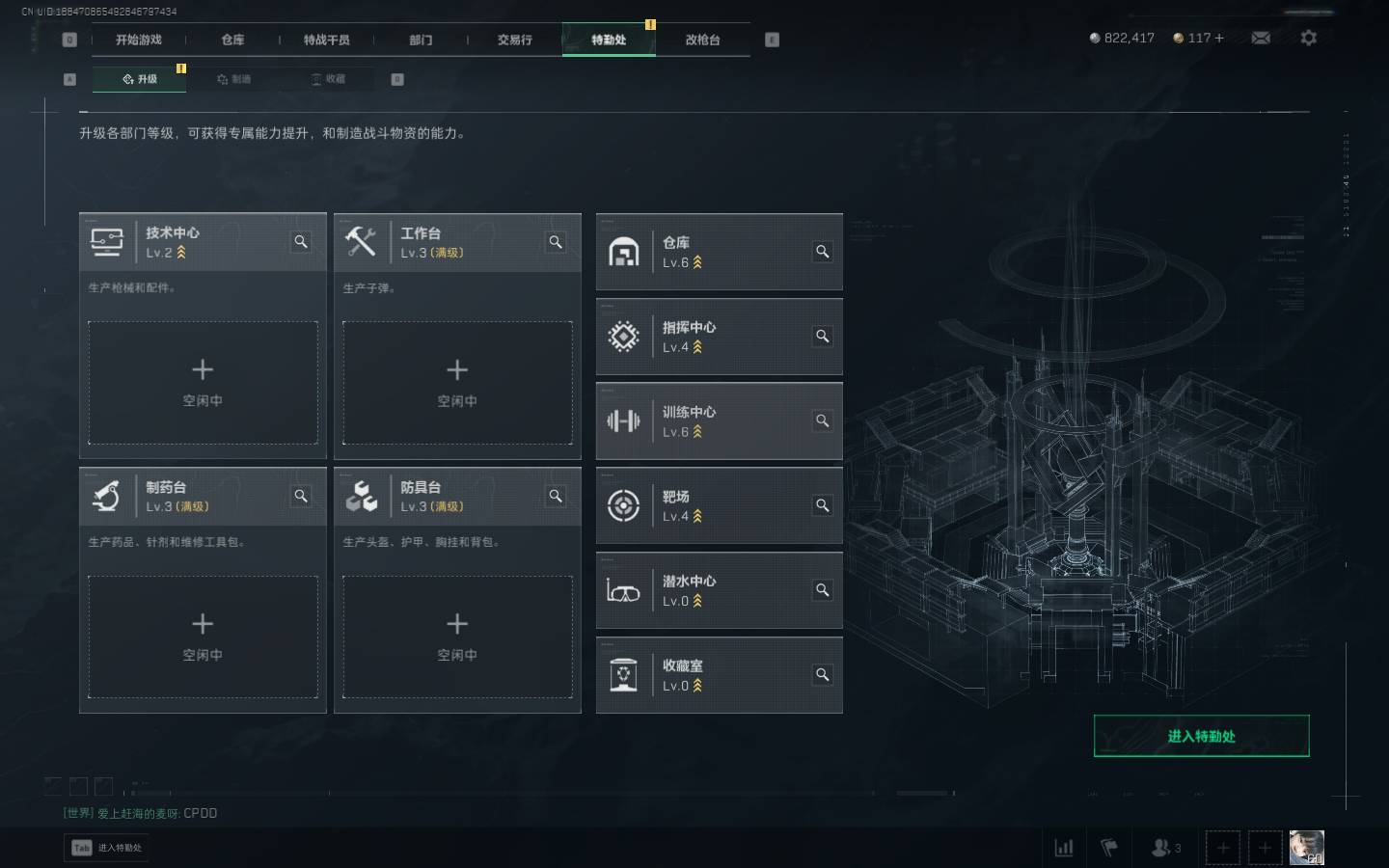Open the 潜水中心 department card
This screenshot has height=868, width=1389.
click(x=719, y=590)
